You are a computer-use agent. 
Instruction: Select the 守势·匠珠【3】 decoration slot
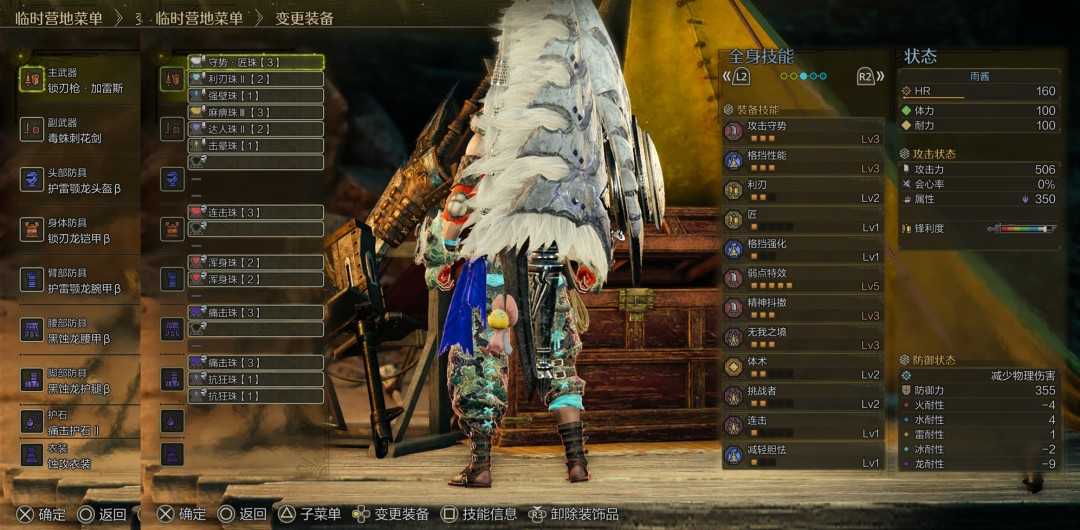256,62
